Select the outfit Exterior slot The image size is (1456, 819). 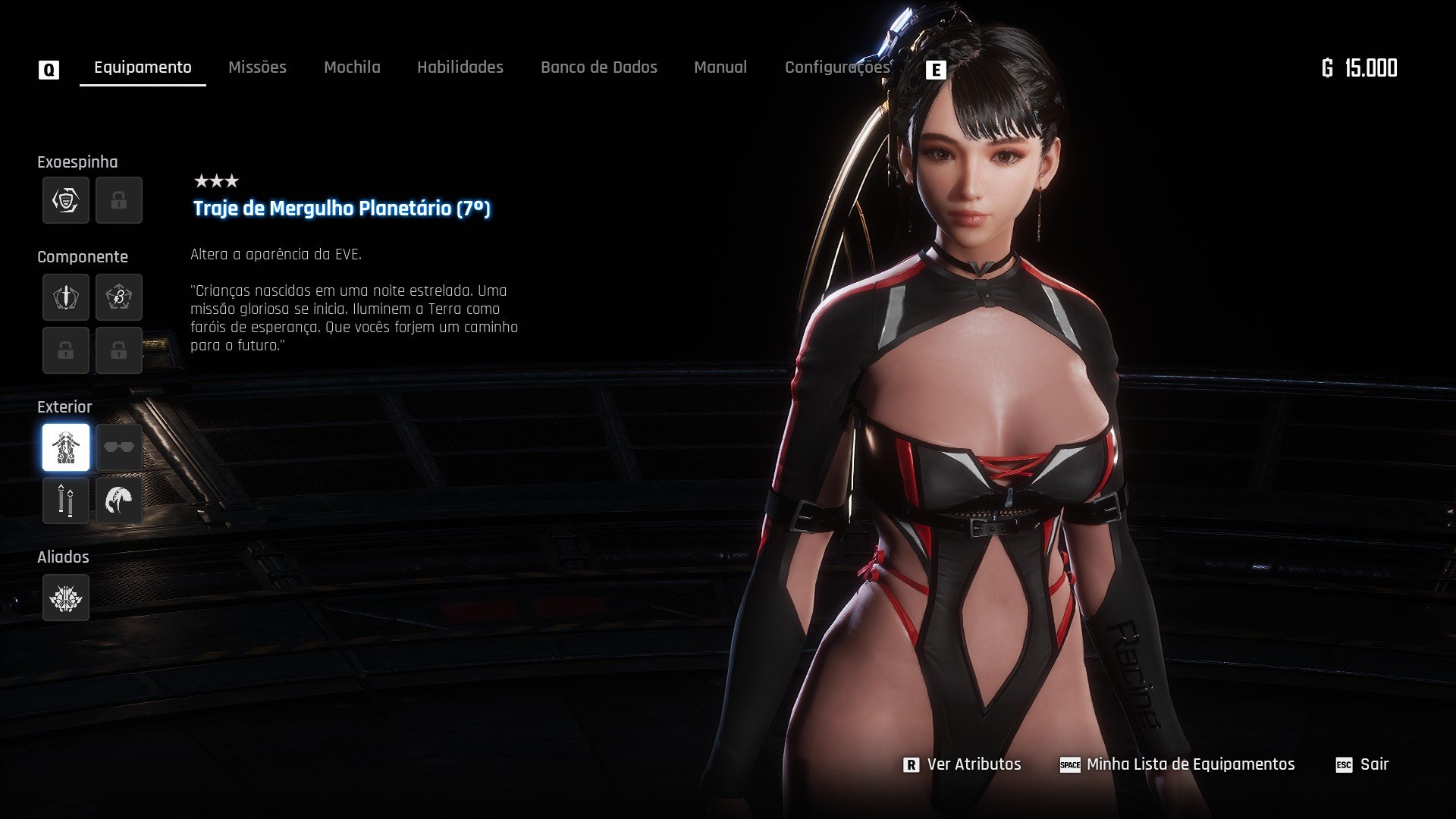pos(66,447)
